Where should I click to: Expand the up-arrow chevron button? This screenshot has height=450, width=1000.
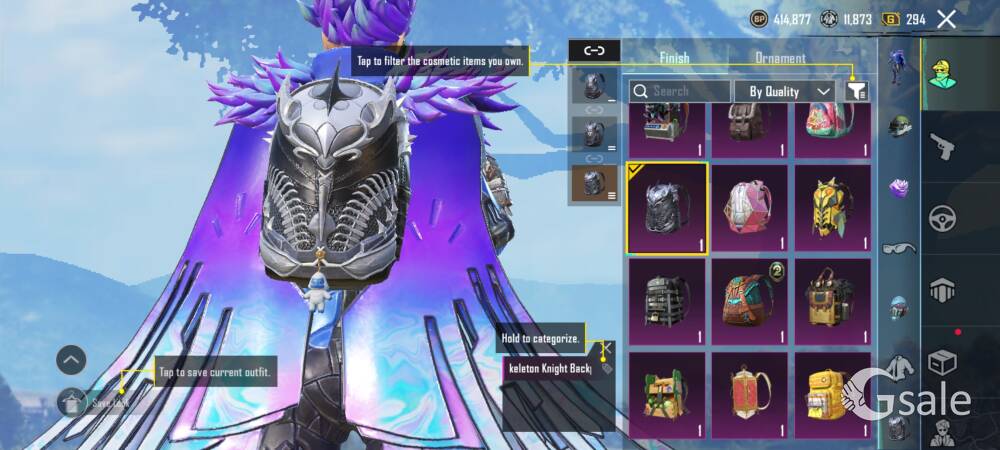point(71,360)
